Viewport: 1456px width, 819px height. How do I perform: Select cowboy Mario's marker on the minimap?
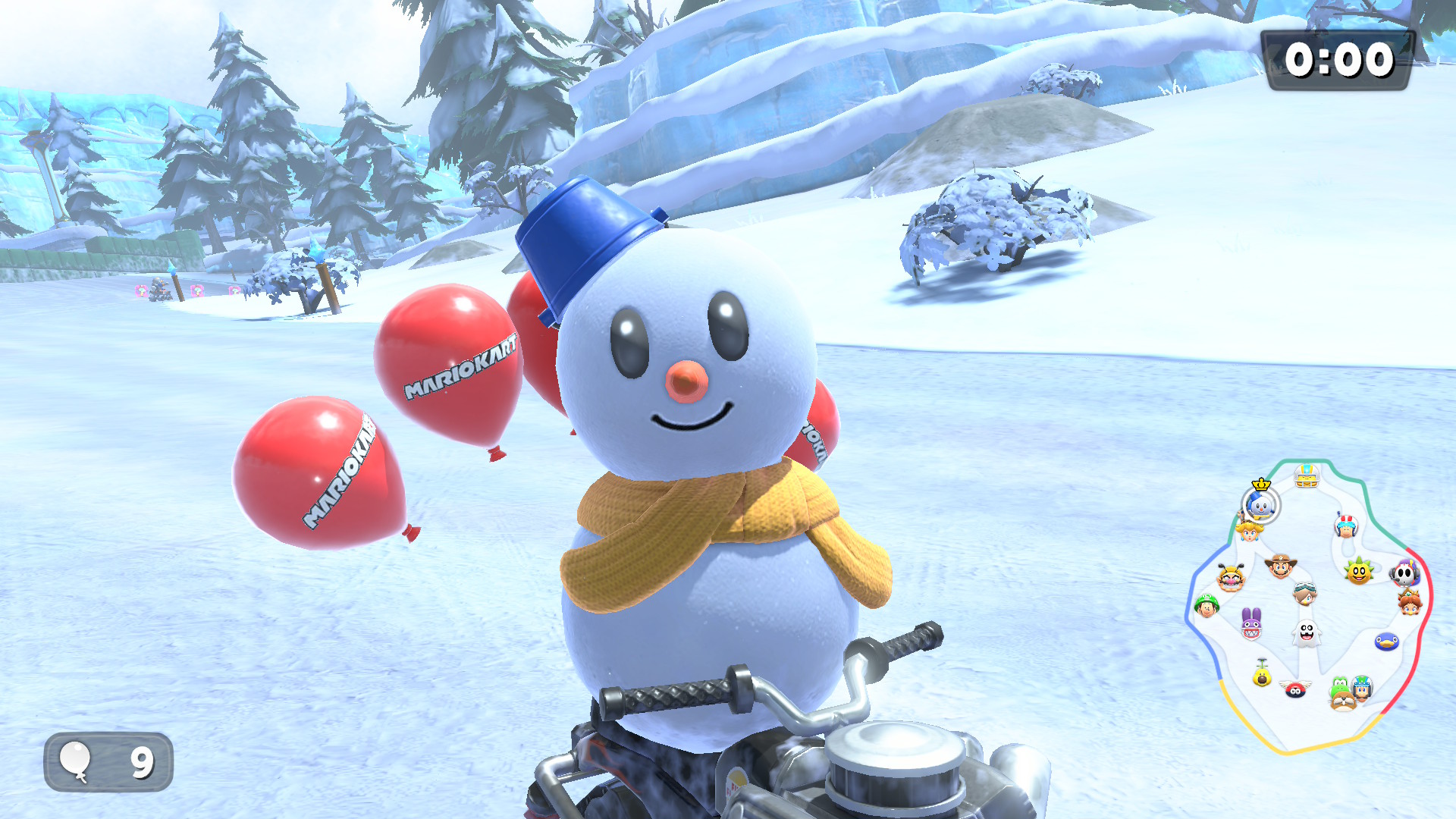pos(1280,566)
